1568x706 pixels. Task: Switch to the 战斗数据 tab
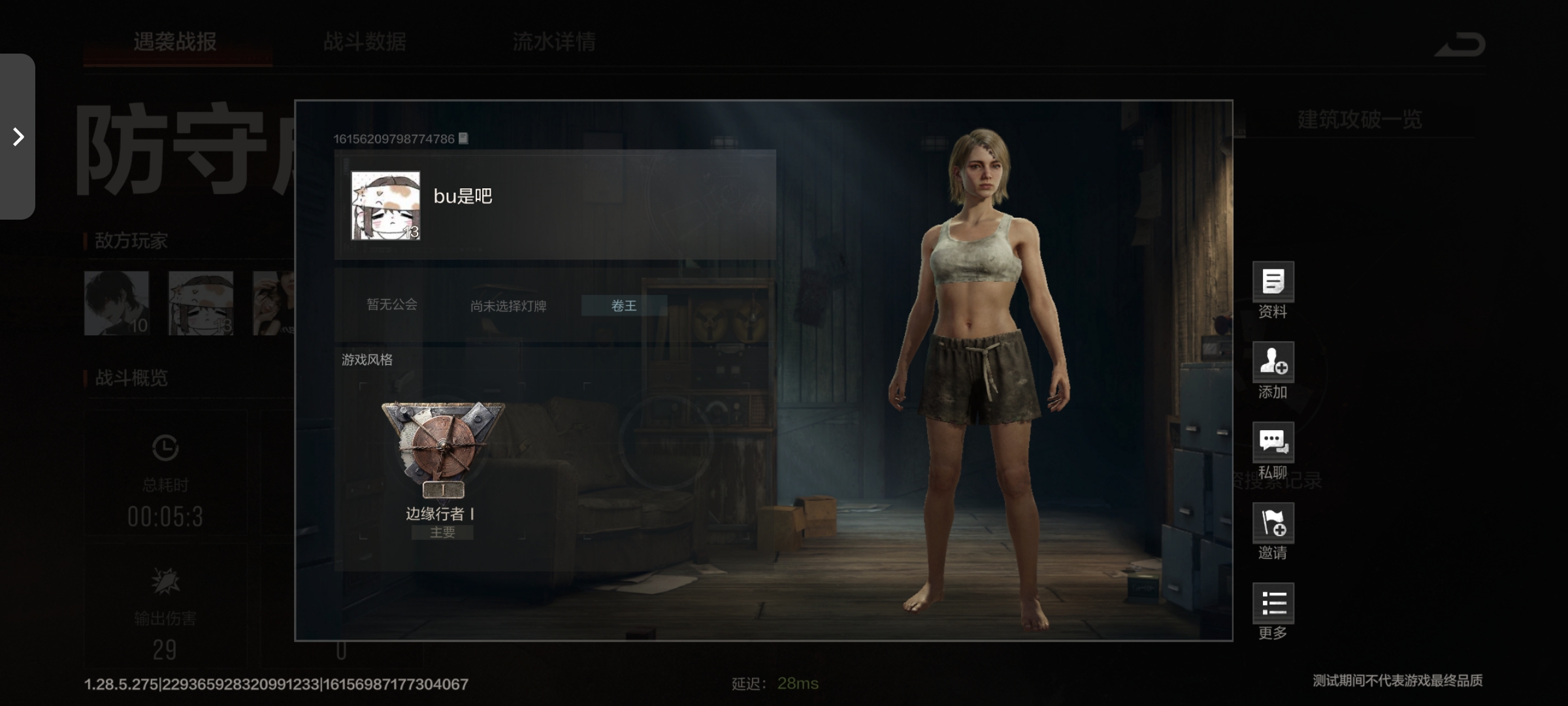pyautogui.click(x=365, y=42)
